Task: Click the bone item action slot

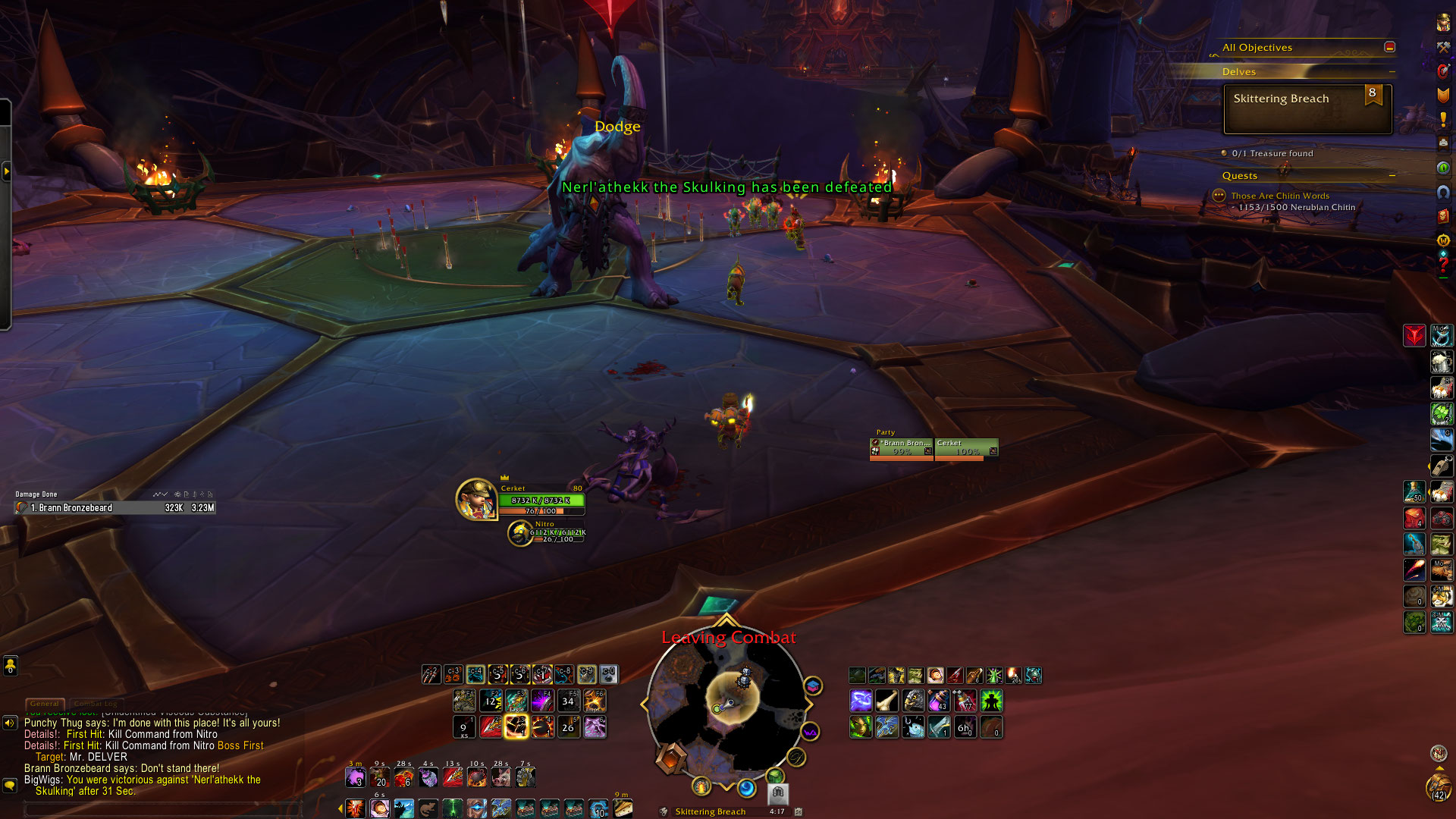Action: click(x=886, y=700)
